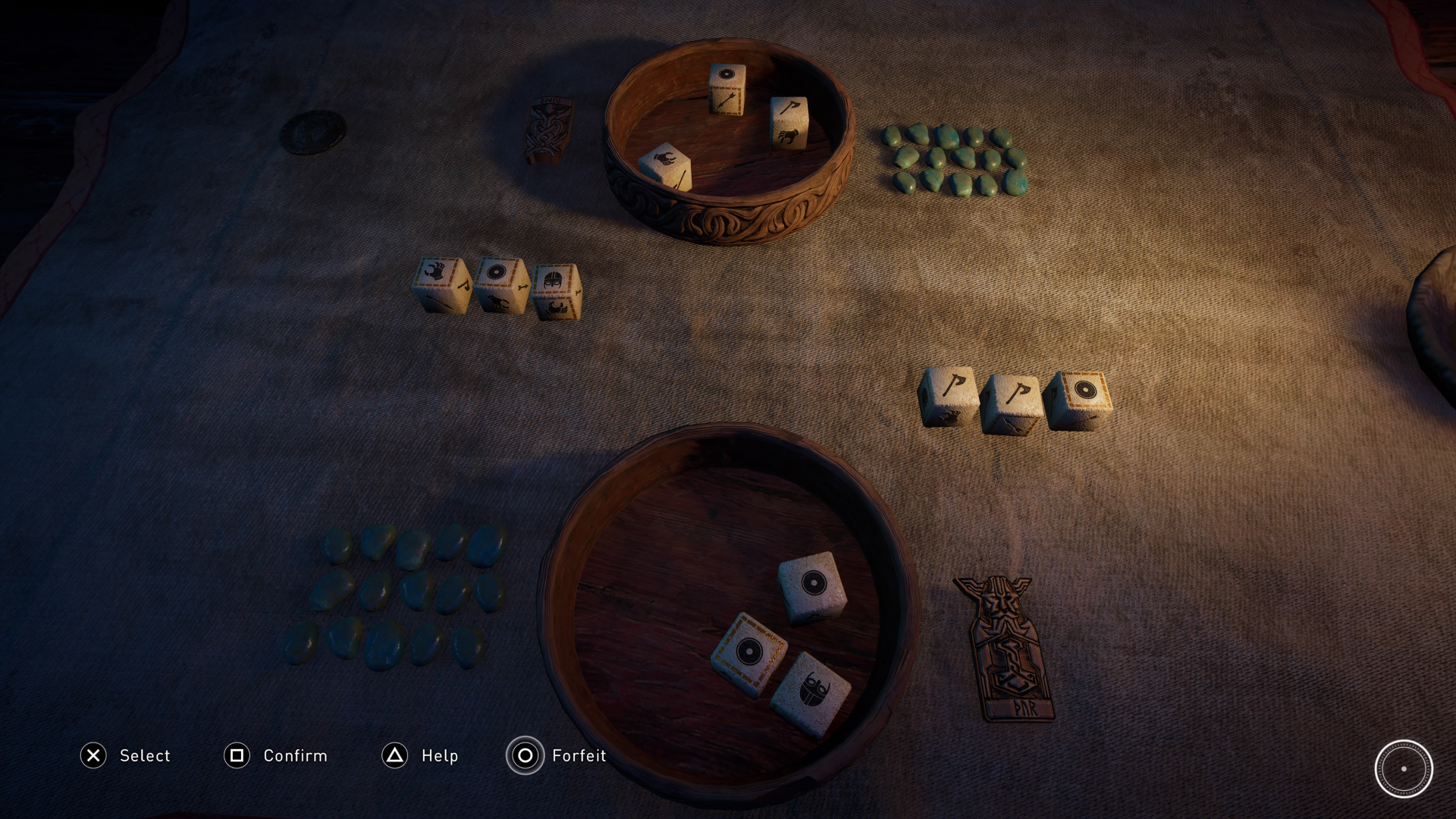Confirm your dice selection with Square
Screen dimensions: 1456x819
237,755
